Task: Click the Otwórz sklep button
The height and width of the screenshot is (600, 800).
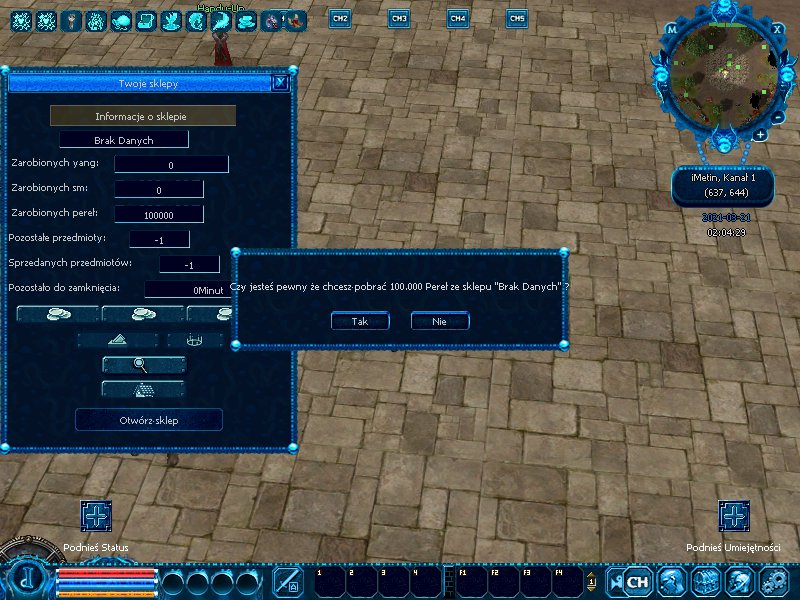Action: tap(149, 420)
